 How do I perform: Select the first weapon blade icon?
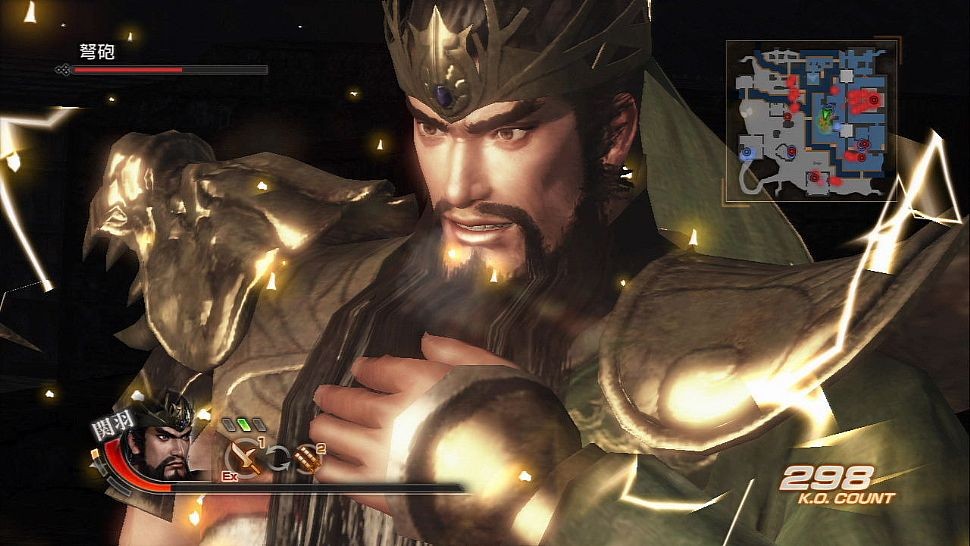coord(241,459)
